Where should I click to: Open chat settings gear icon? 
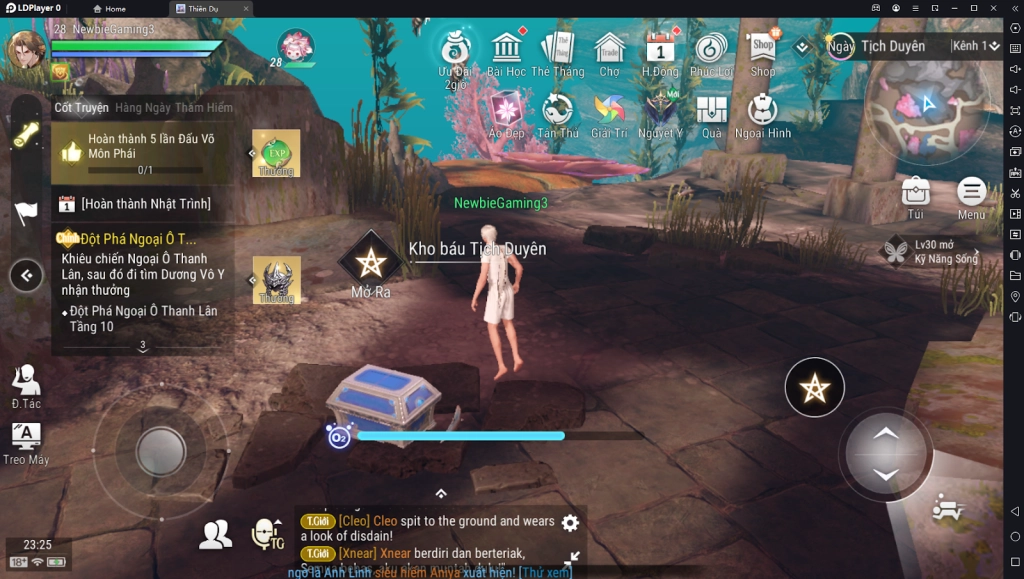click(570, 523)
